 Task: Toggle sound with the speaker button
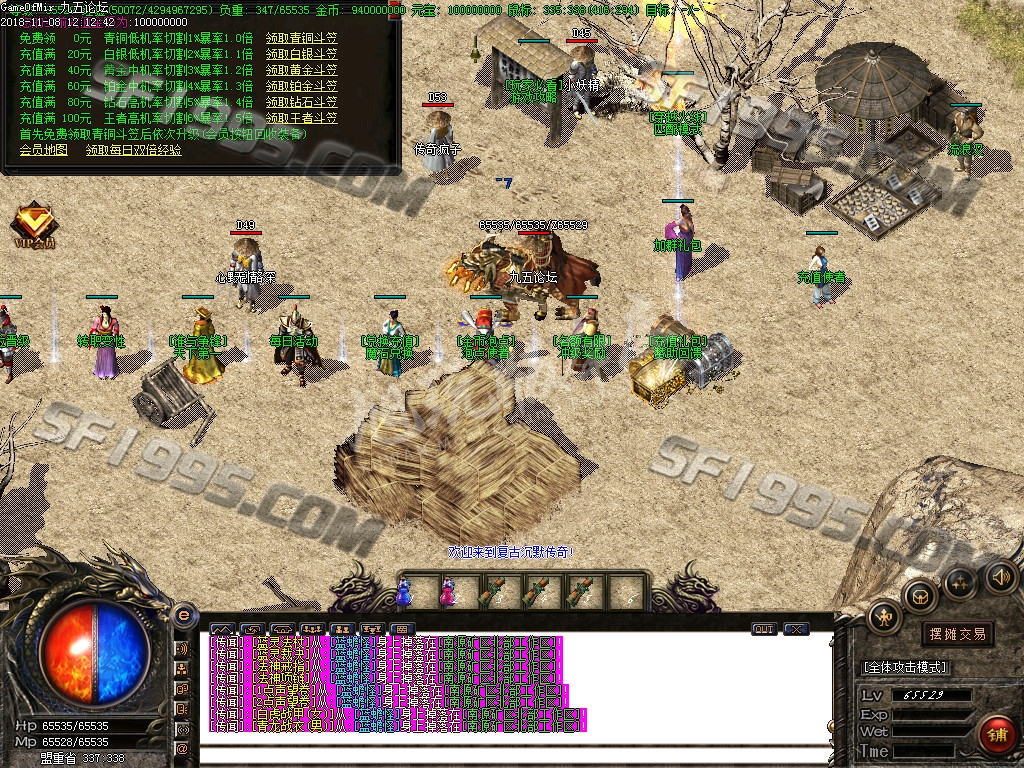pyautogui.click(x=1000, y=577)
